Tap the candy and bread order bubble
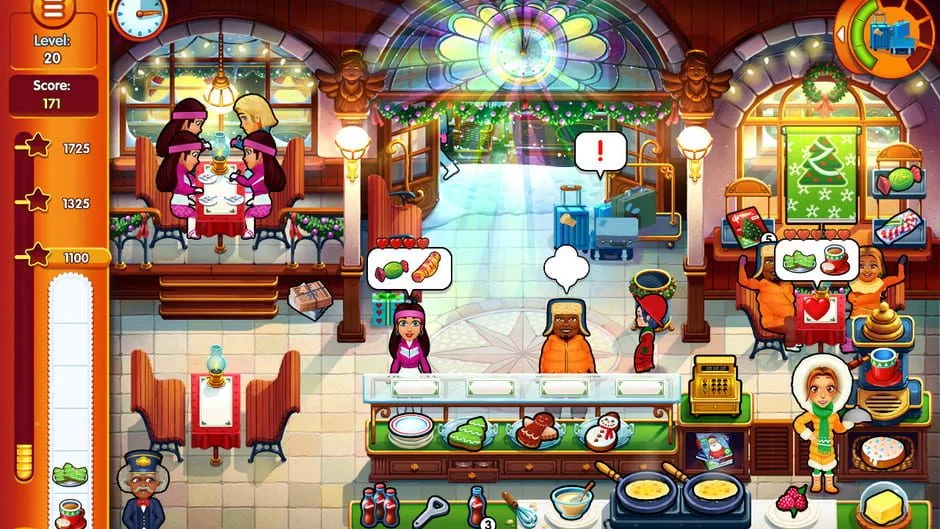 (x=408, y=267)
